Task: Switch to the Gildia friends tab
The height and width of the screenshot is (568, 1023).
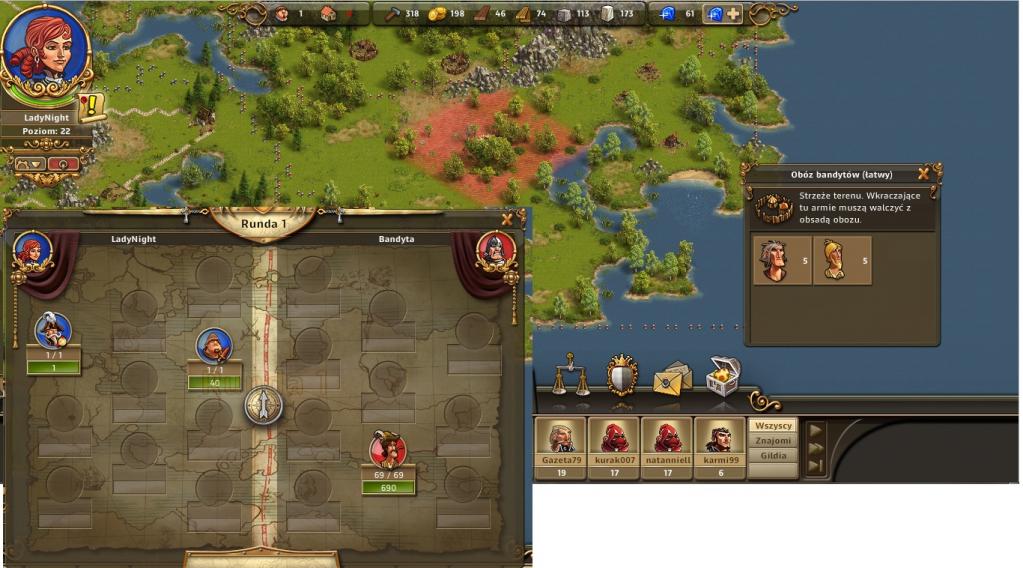Action: (774, 455)
